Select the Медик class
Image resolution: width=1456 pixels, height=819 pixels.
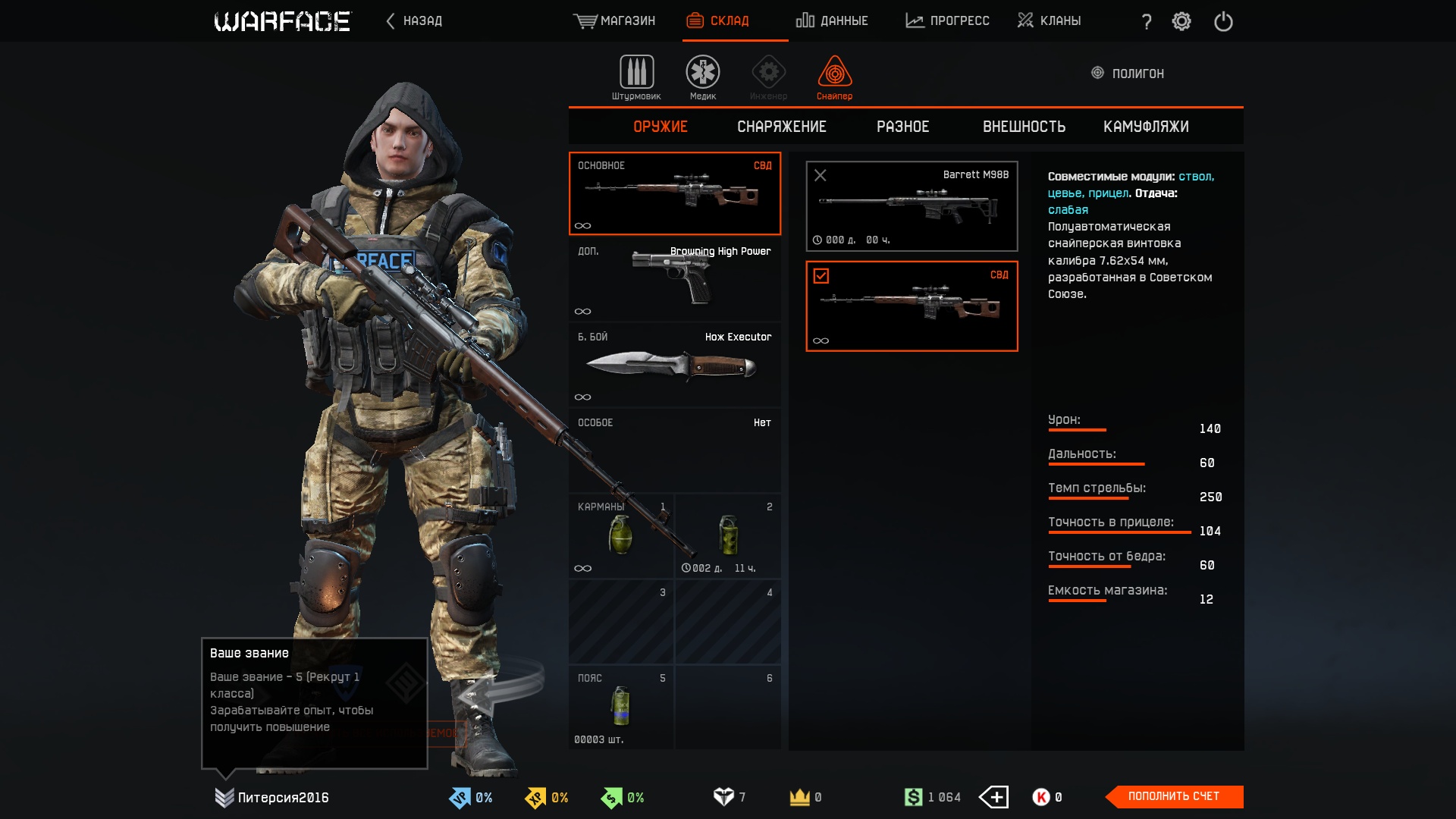pos(703,77)
